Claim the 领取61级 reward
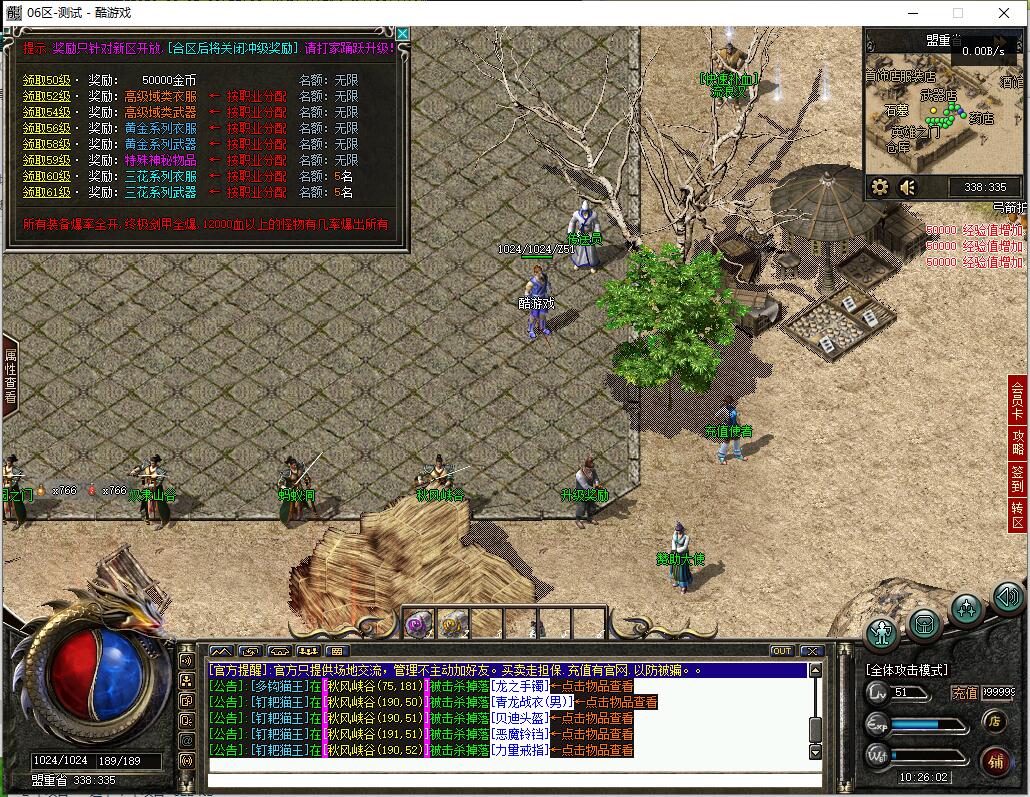The height and width of the screenshot is (797, 1030). click(47, 192)
